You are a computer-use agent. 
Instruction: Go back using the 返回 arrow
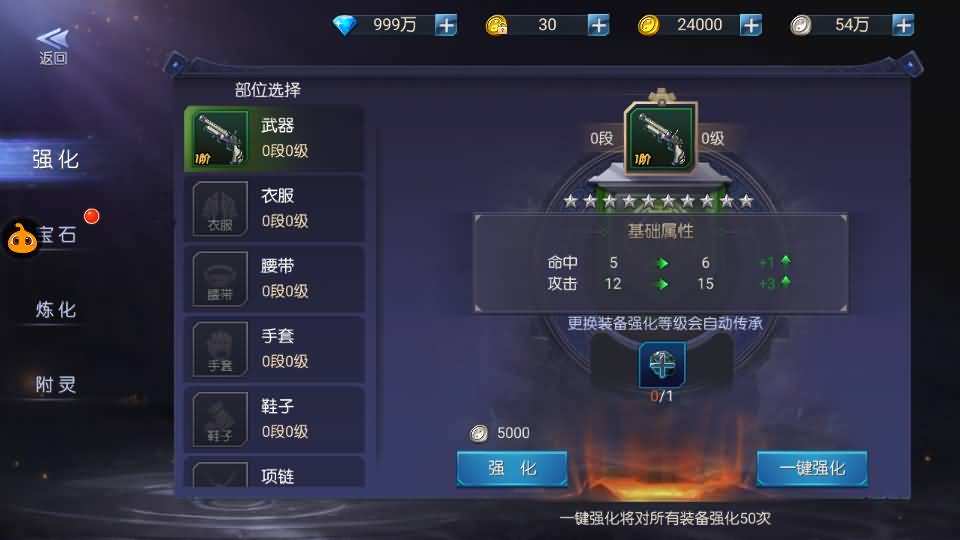53,45
